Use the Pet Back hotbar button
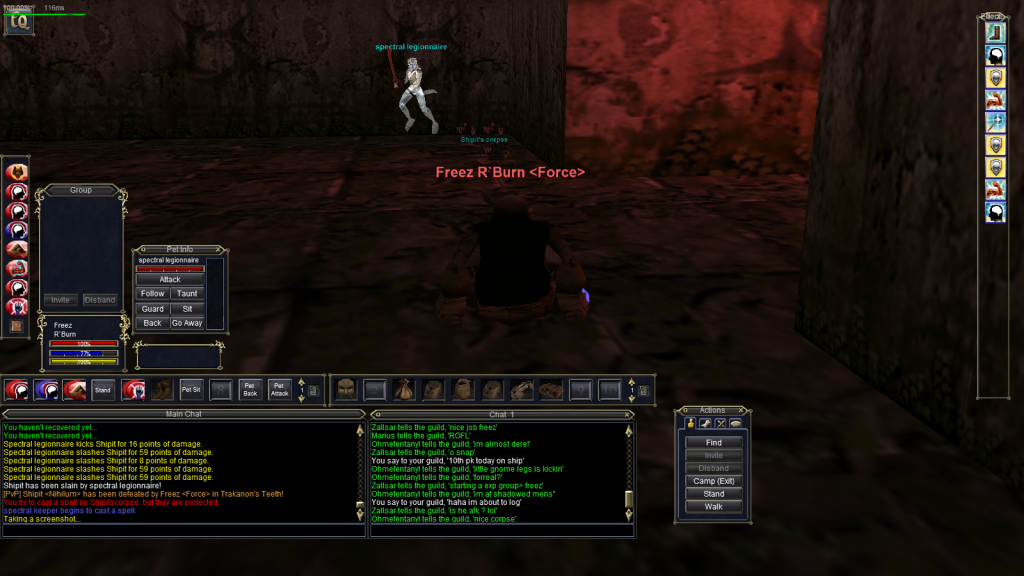The width and height of the screenshot is (1024, 576). pyautogui.click(x=250, y=389)
